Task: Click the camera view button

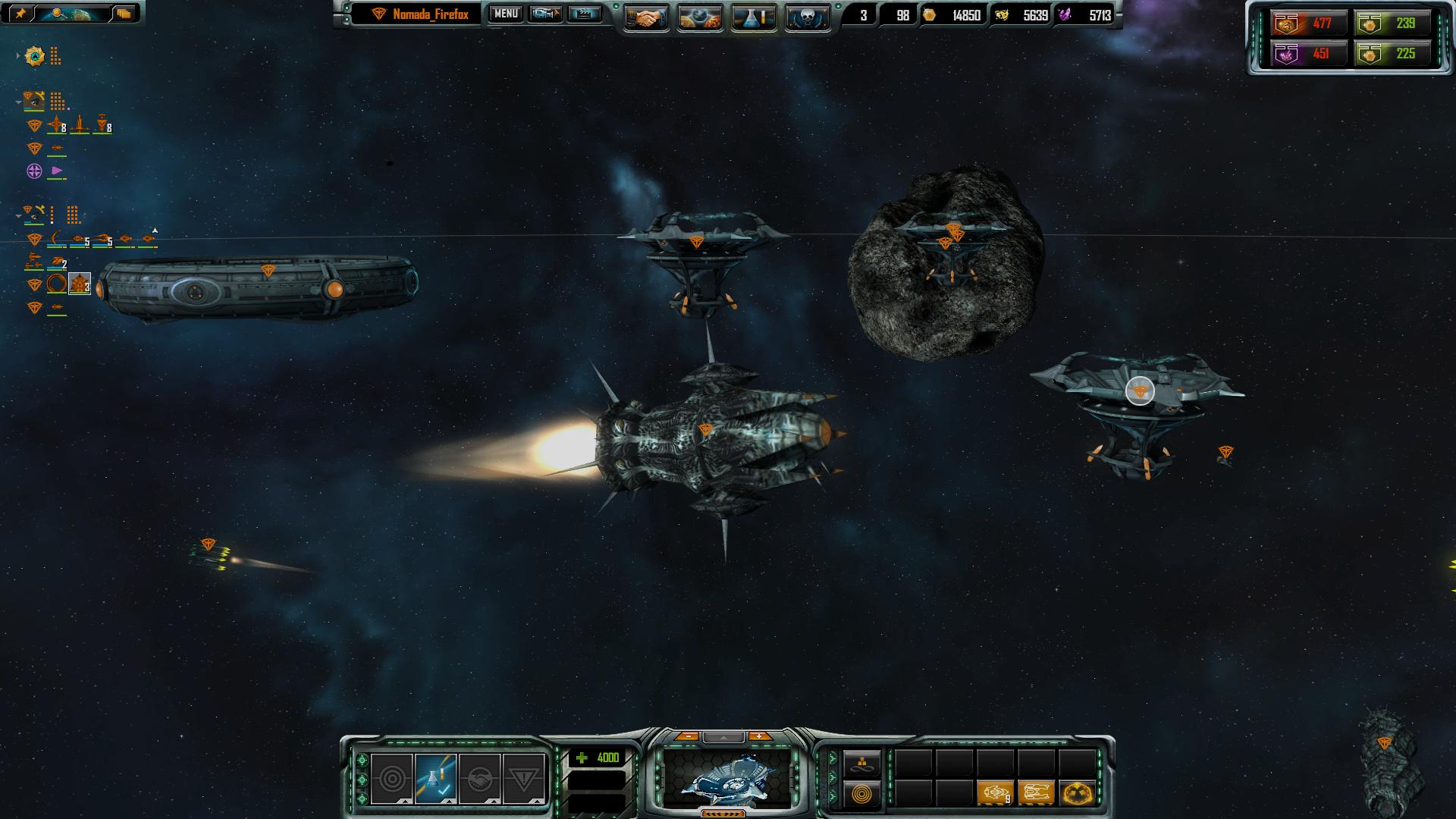Action: 545,14
